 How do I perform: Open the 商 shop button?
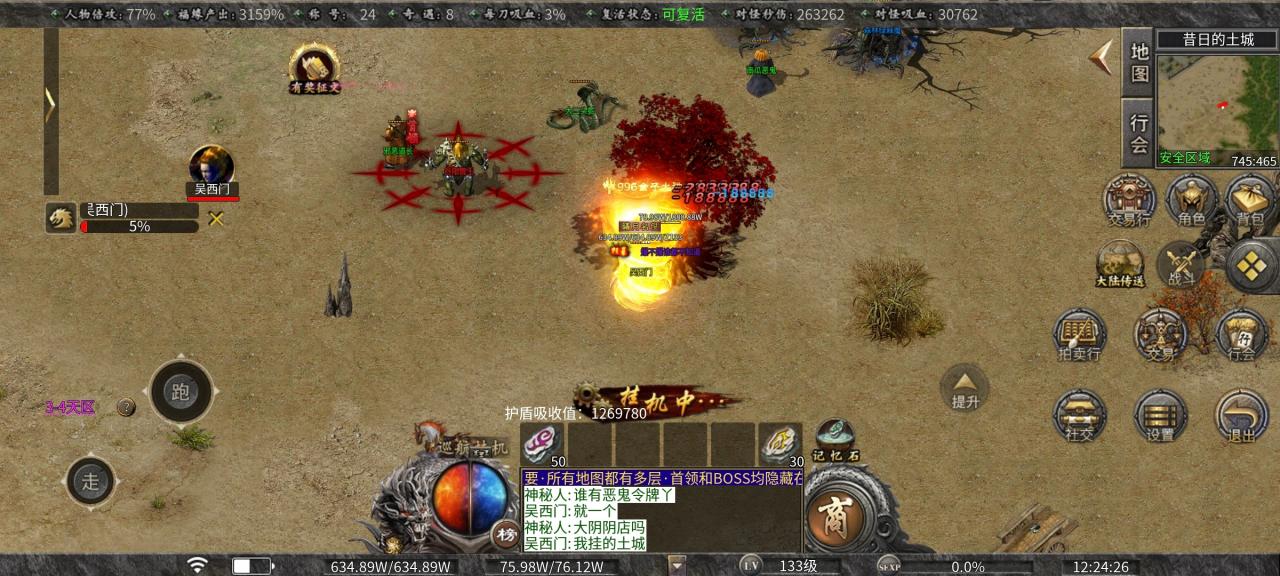coord(834,518)
